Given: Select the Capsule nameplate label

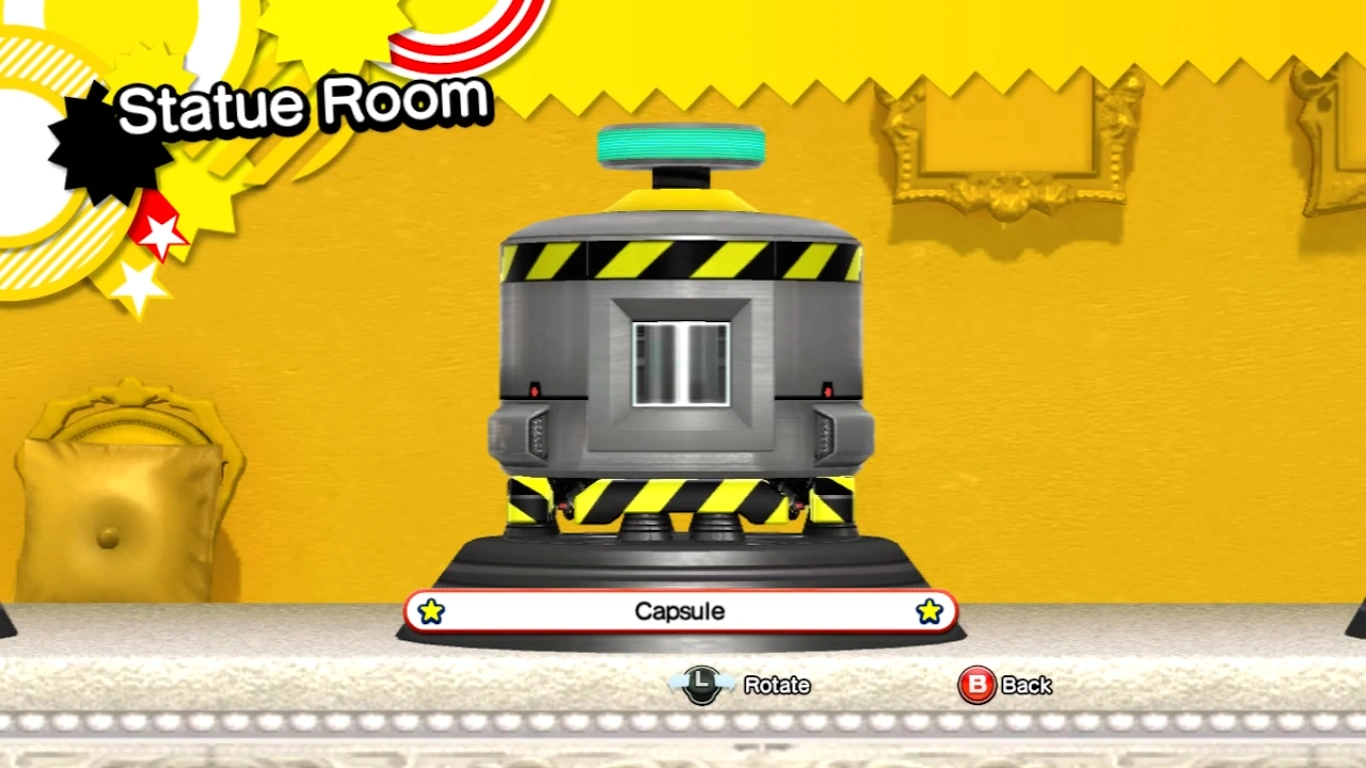Looking at the screenshot, I should click(x=680, y=611).
